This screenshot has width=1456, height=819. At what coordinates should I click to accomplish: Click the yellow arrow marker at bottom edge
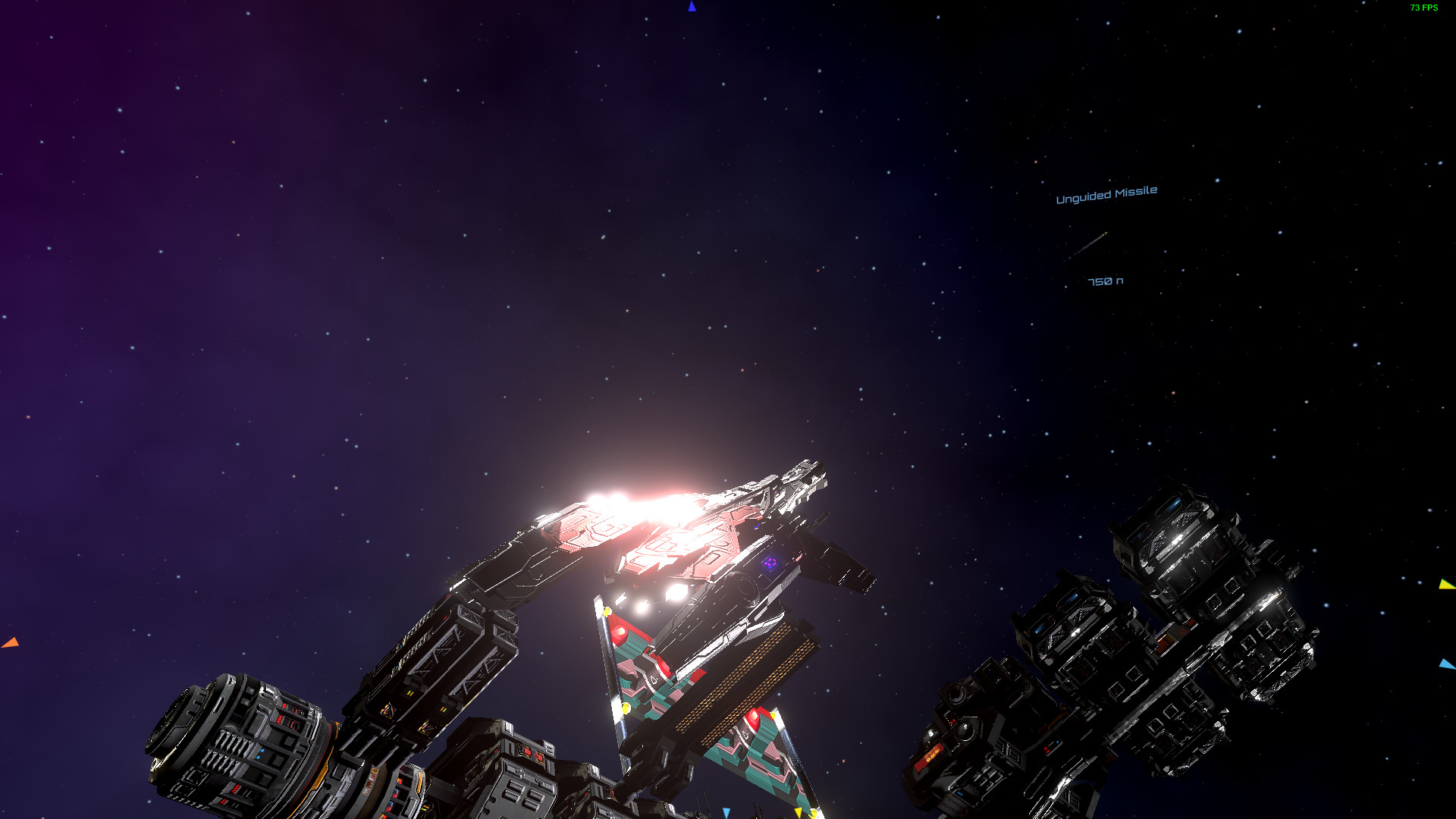pos(799,813)
